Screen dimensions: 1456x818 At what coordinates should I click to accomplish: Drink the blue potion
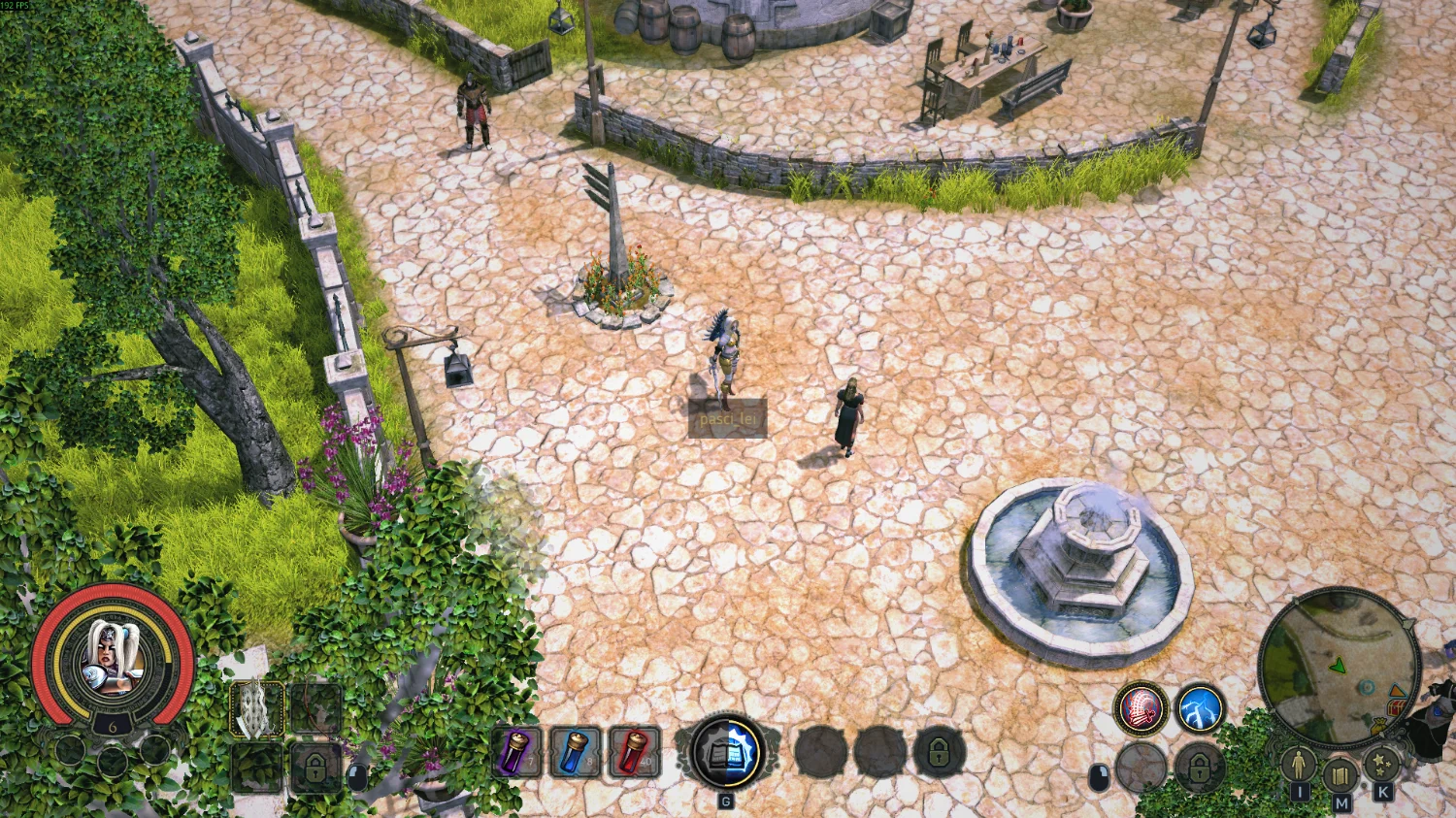(576, 752)
